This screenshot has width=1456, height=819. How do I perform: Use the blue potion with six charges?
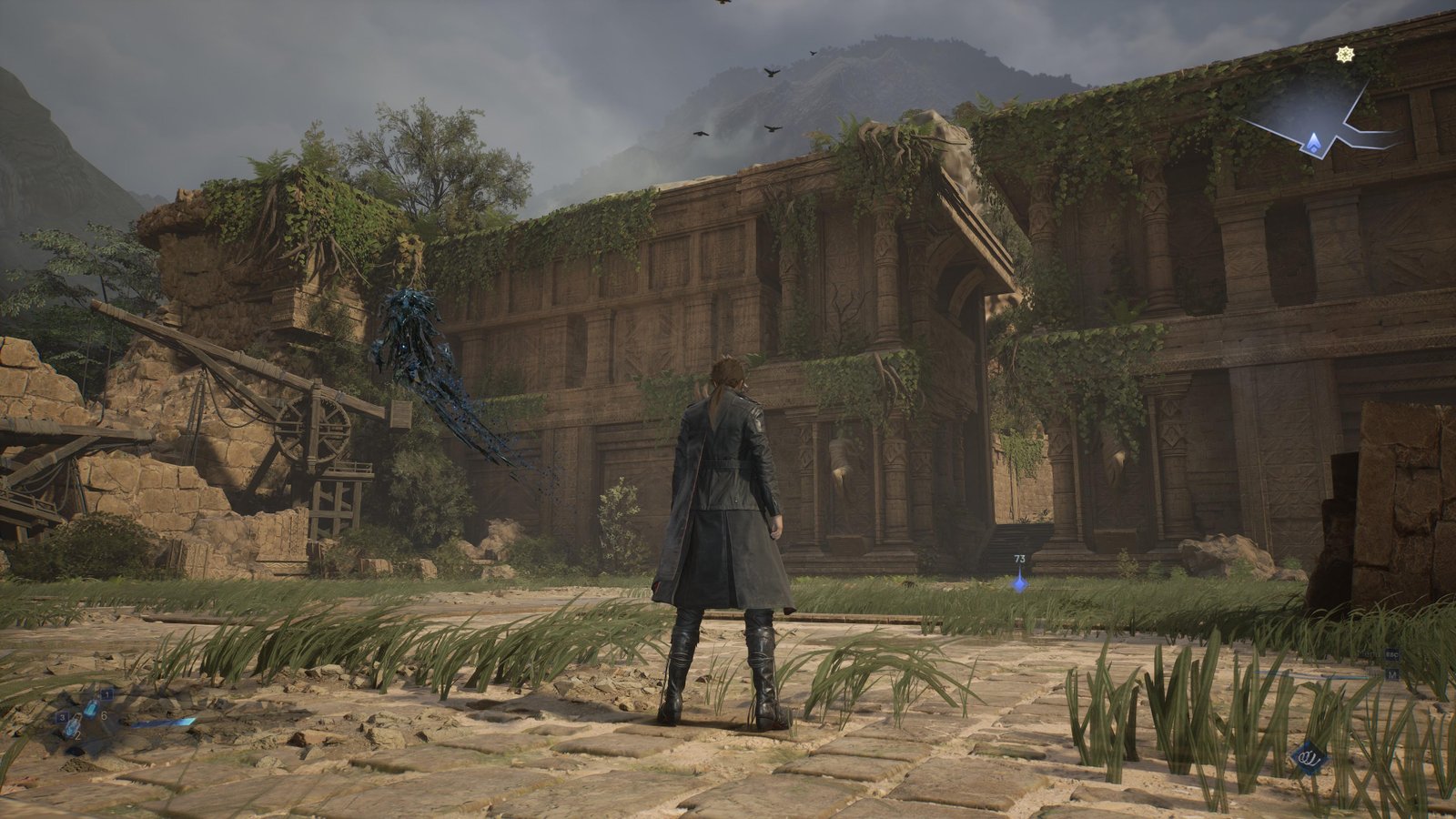coord(91,709)
